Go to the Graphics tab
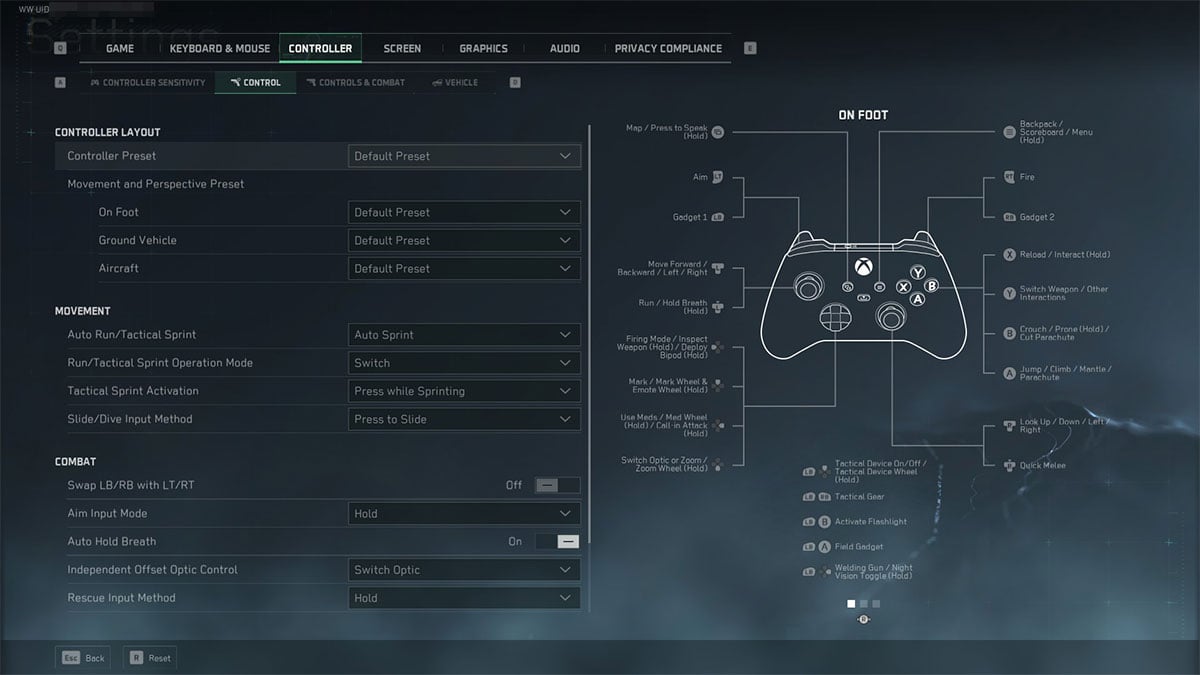 pyautogui.click(x=483, y=48)
